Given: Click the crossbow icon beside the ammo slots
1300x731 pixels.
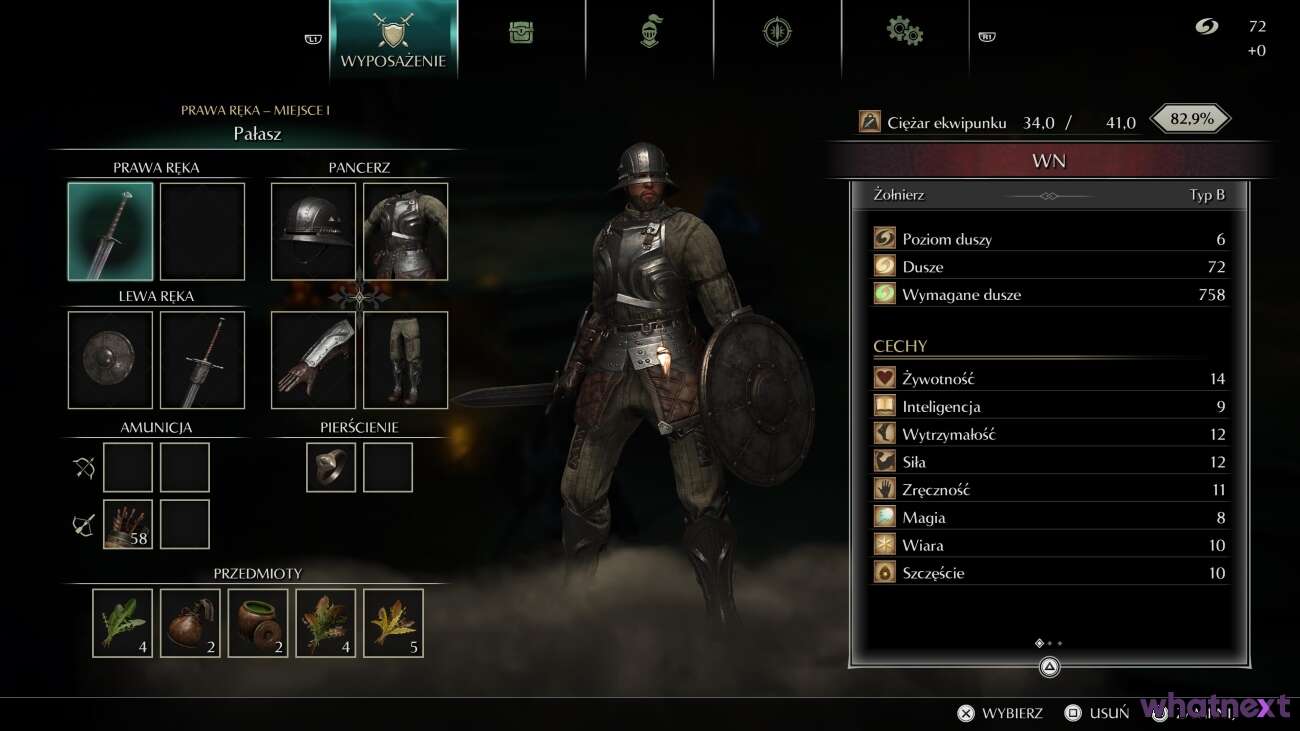Looking at the screenshot, I should (x=81, y=522).
